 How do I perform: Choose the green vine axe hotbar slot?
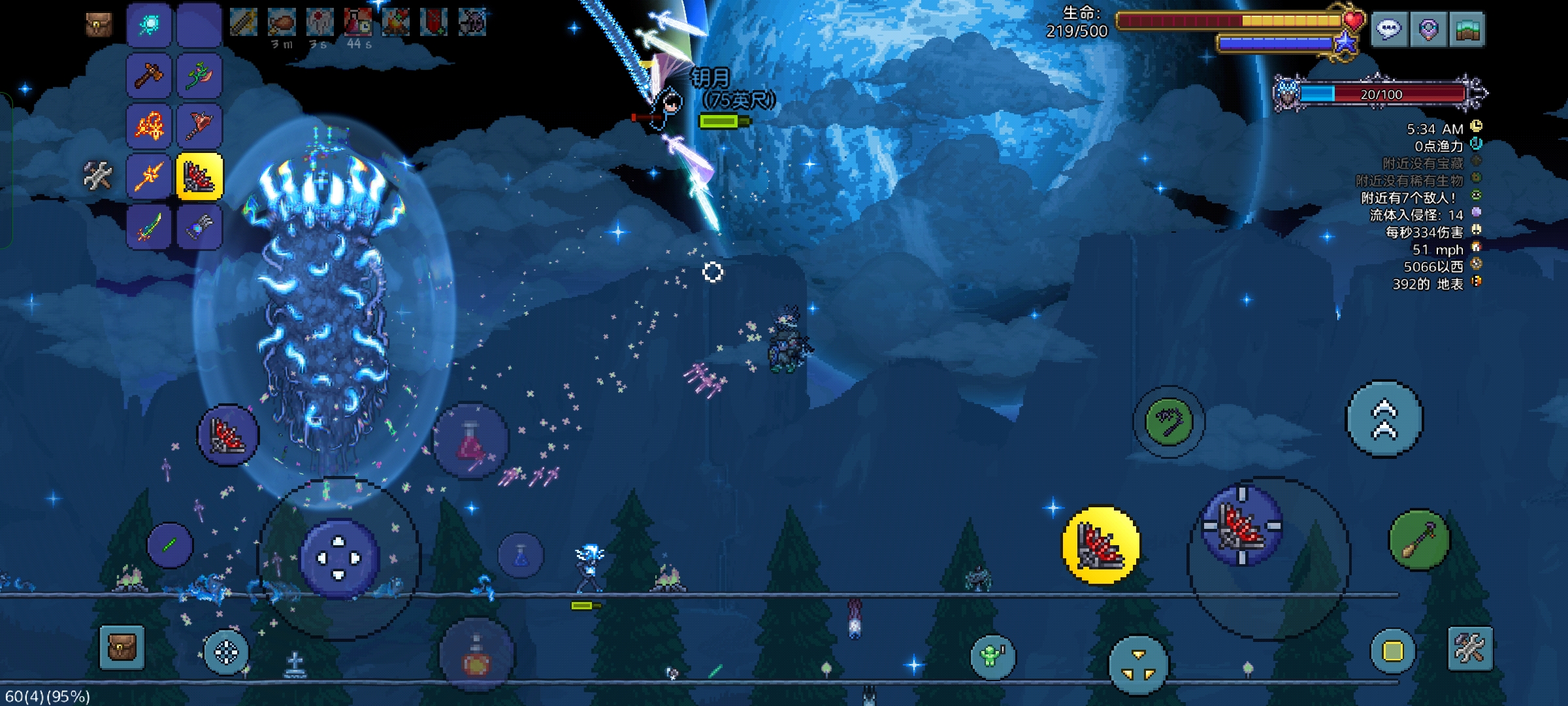click(199, 75)
